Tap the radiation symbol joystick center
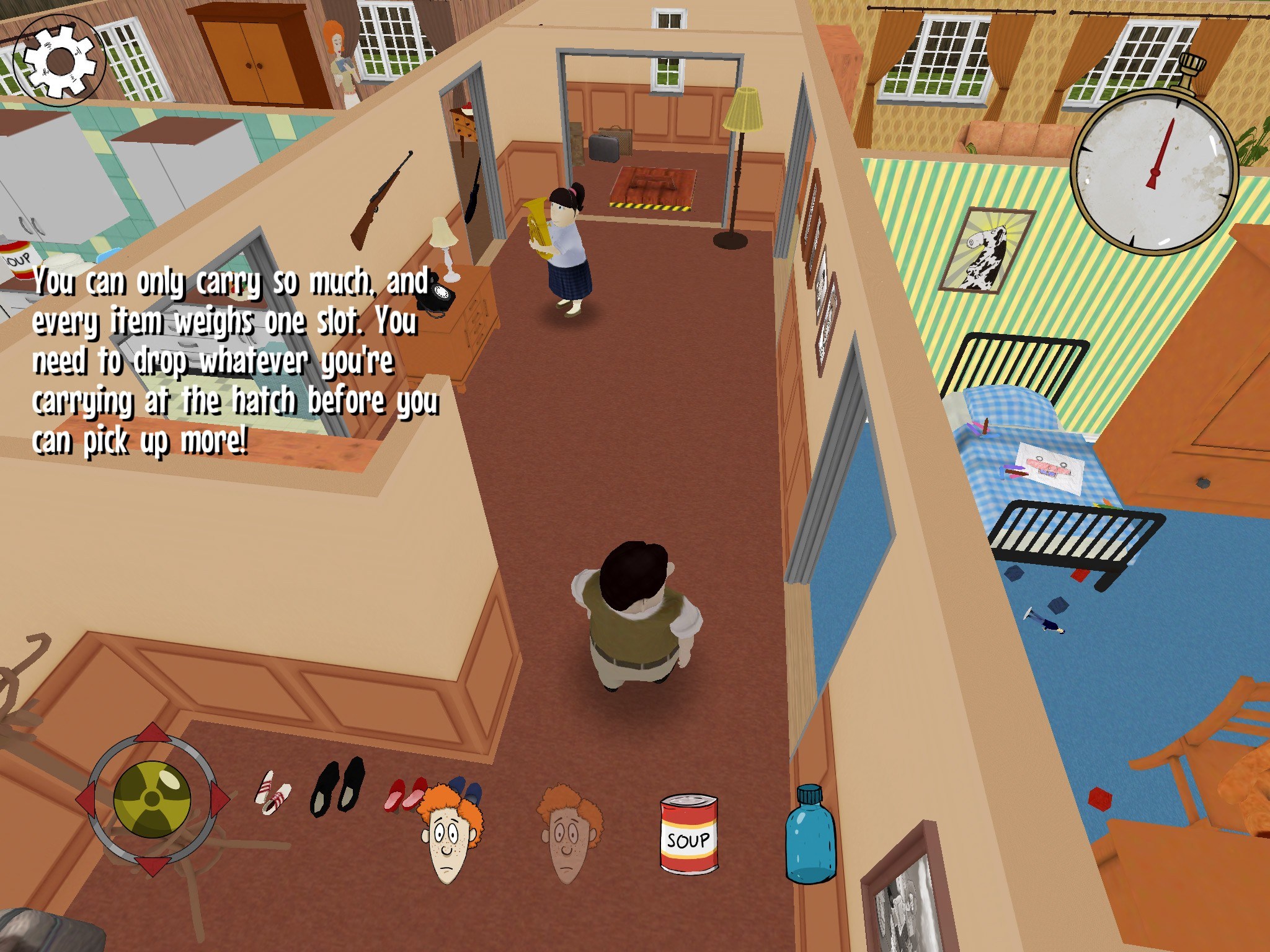 tap(152, 799)
